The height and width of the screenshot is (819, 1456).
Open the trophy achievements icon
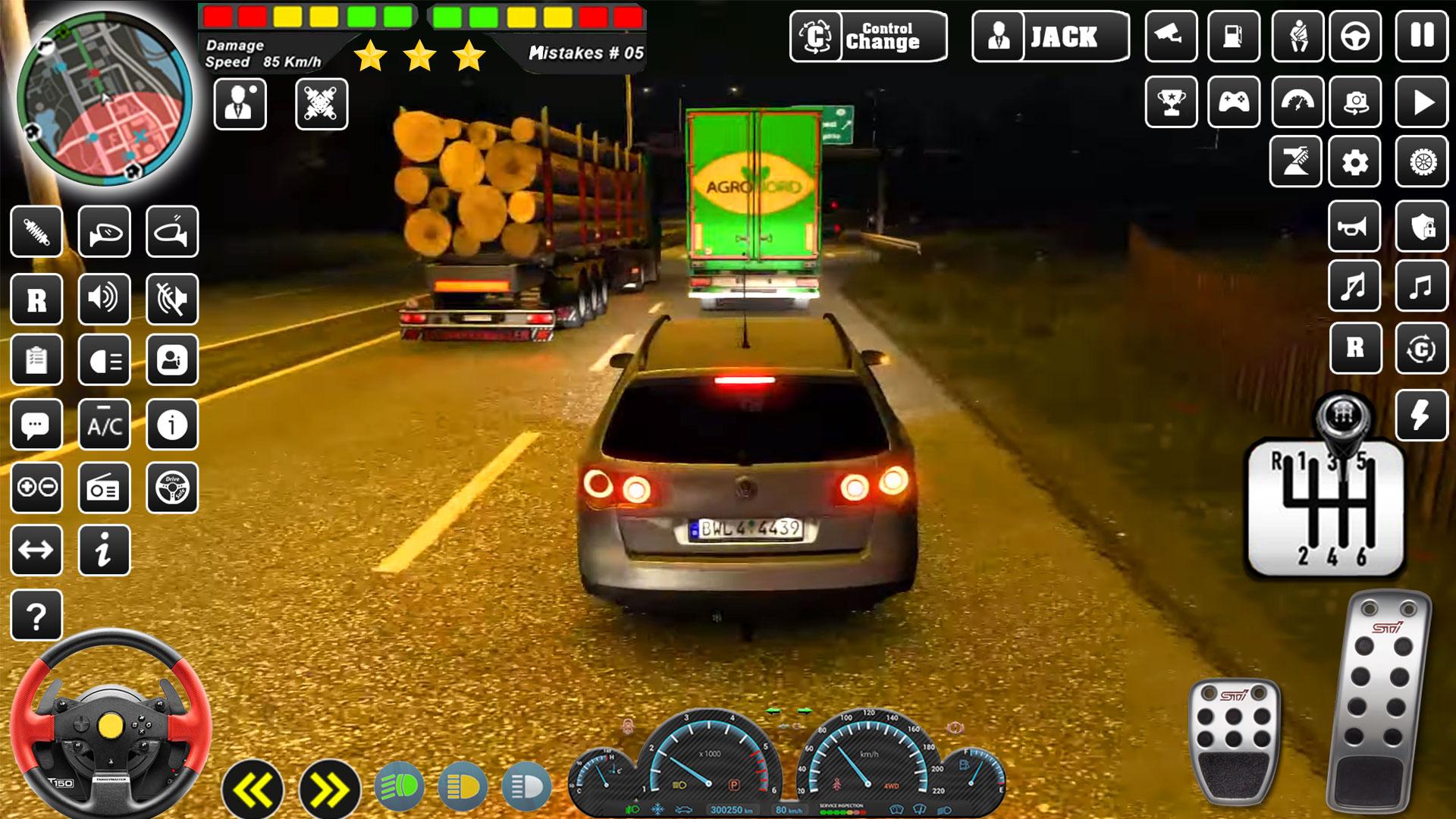click(1171, 101)
